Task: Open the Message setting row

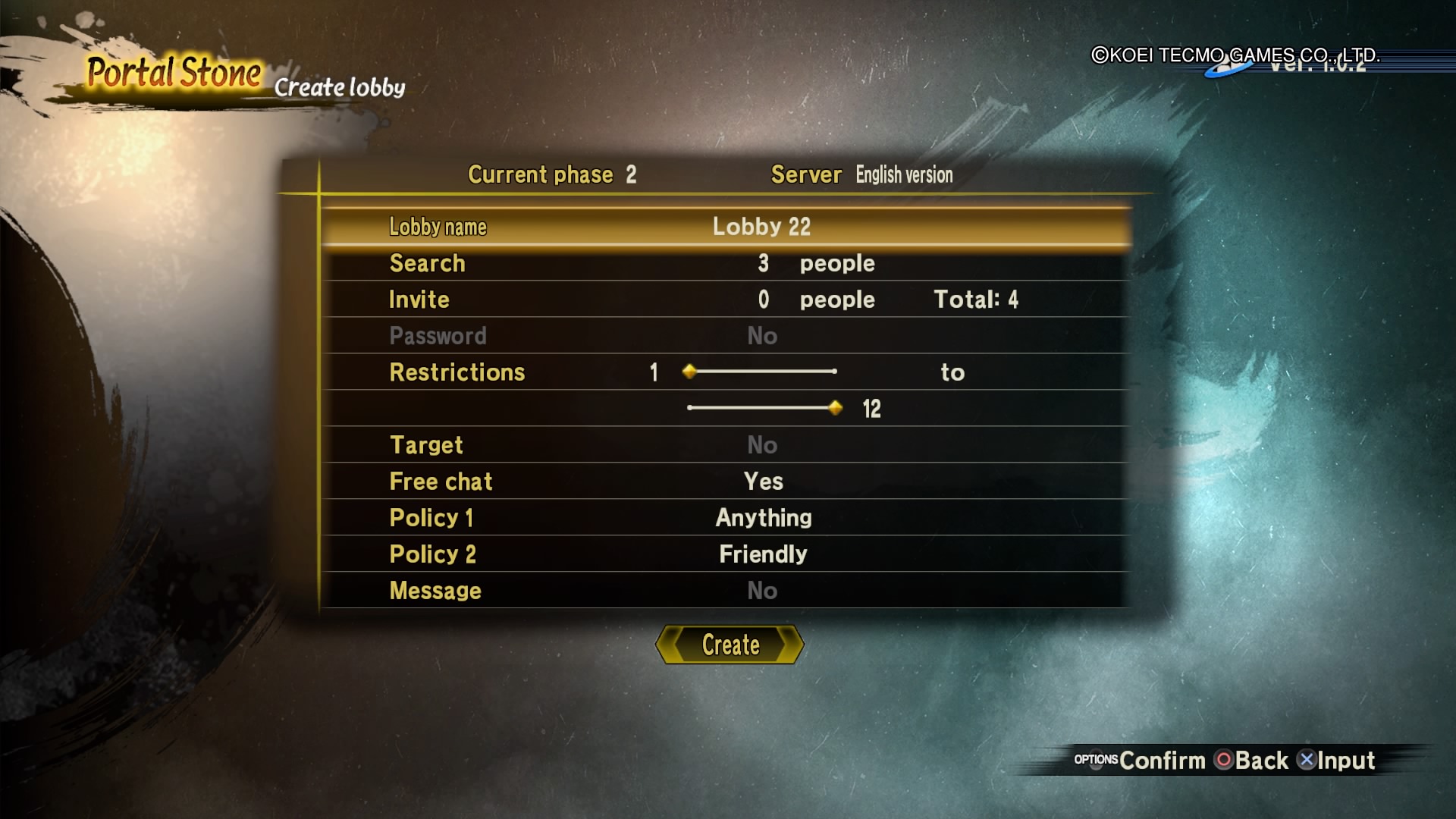Action: click(x=726, y=591)
